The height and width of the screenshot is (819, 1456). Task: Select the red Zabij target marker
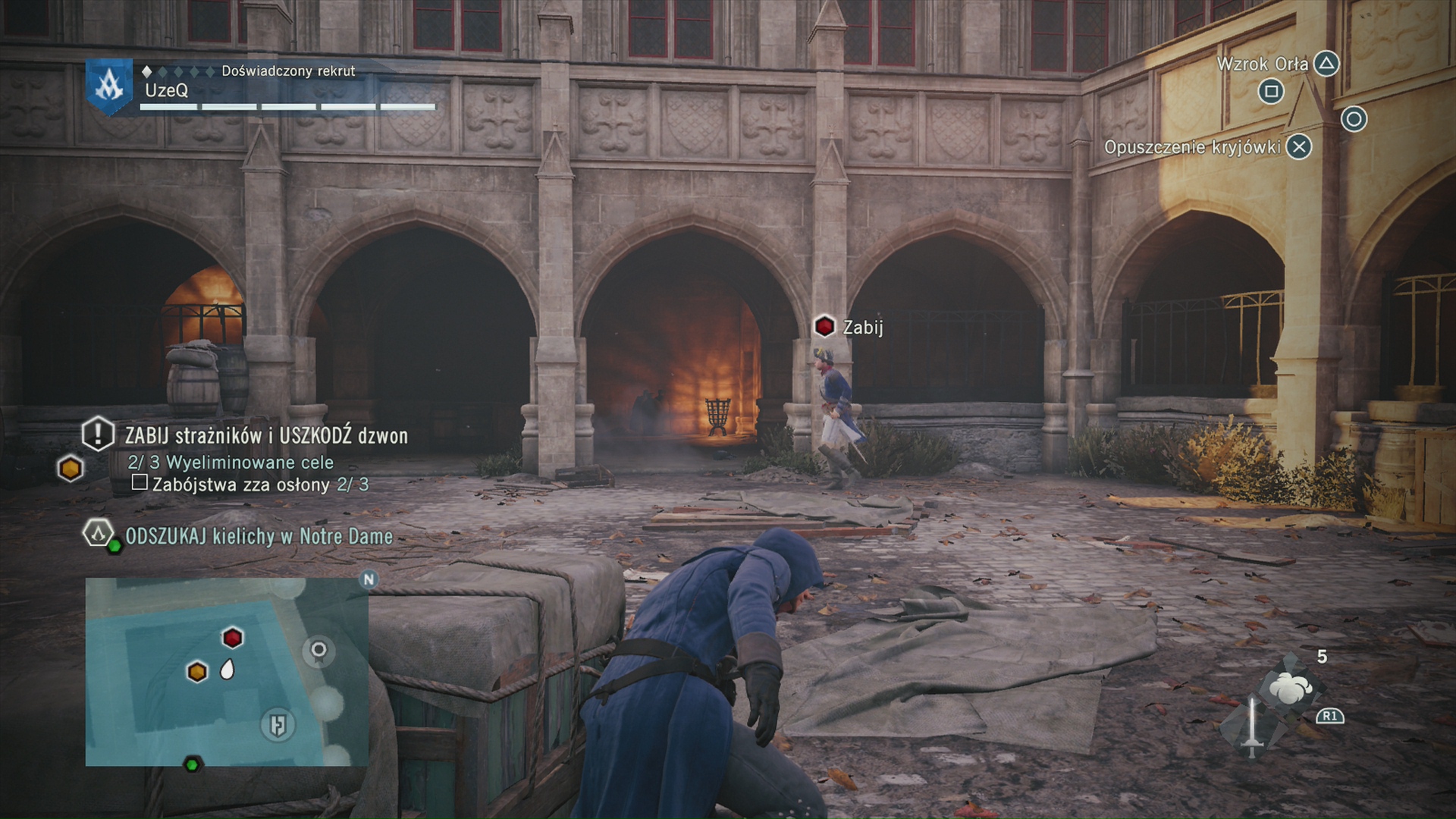coord(824,327)
